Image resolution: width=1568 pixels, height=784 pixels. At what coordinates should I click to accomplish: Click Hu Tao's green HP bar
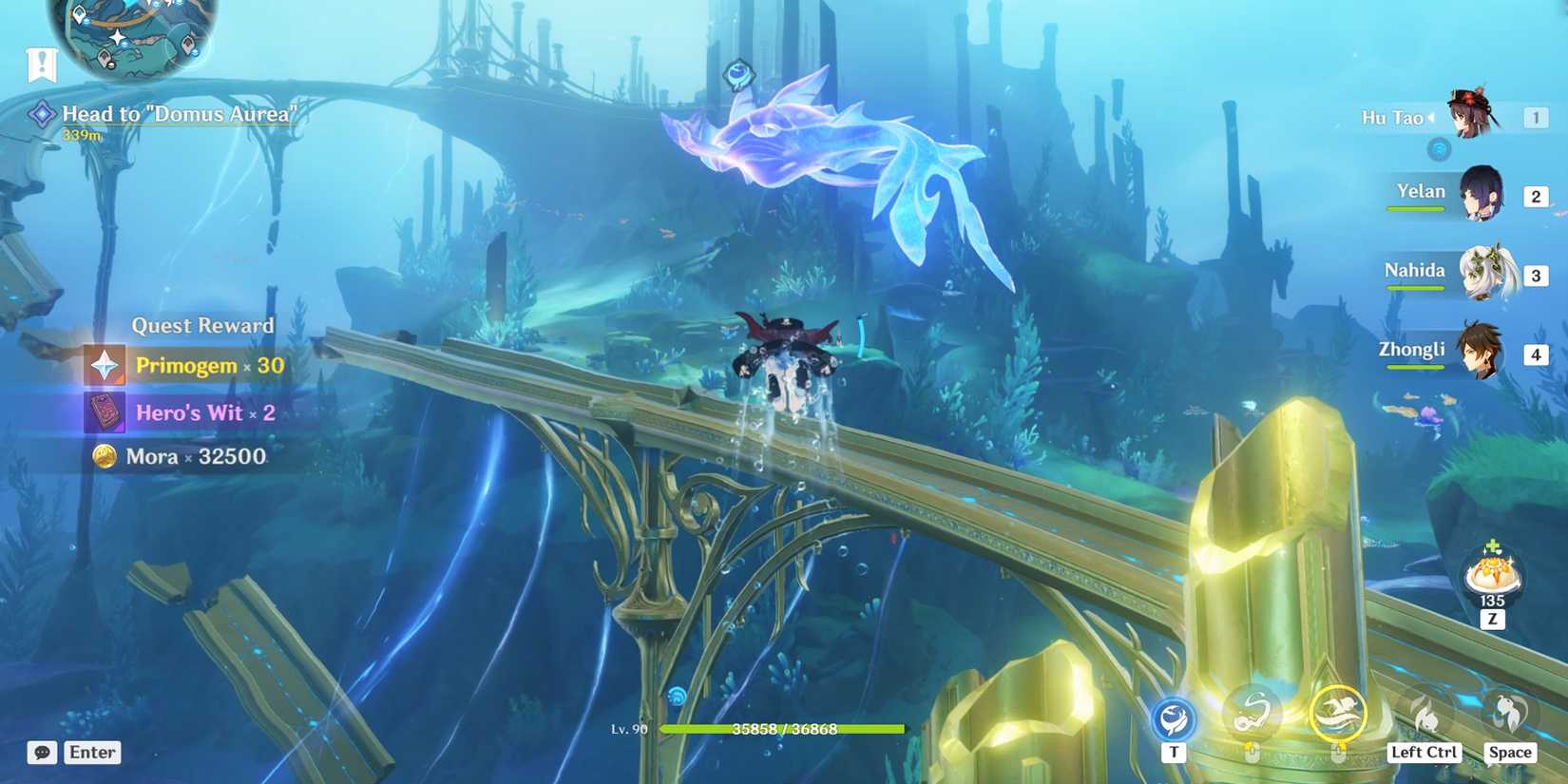[x=784, y=731]
